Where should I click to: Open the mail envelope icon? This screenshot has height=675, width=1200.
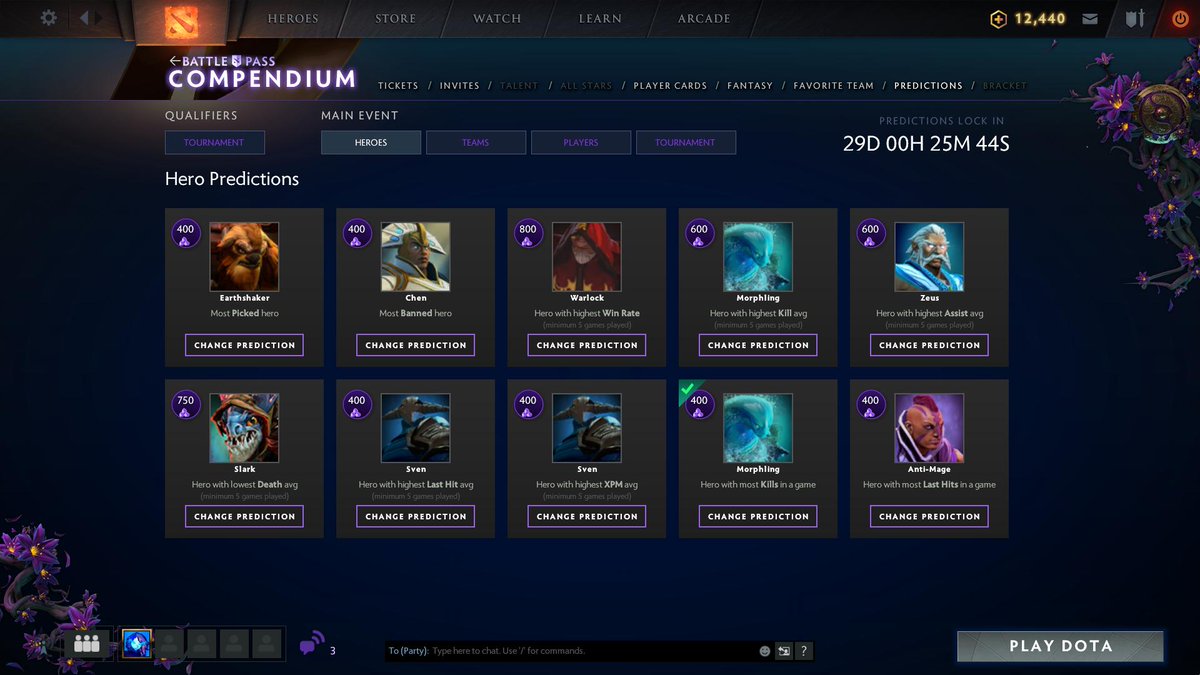tap(1090, 19)
